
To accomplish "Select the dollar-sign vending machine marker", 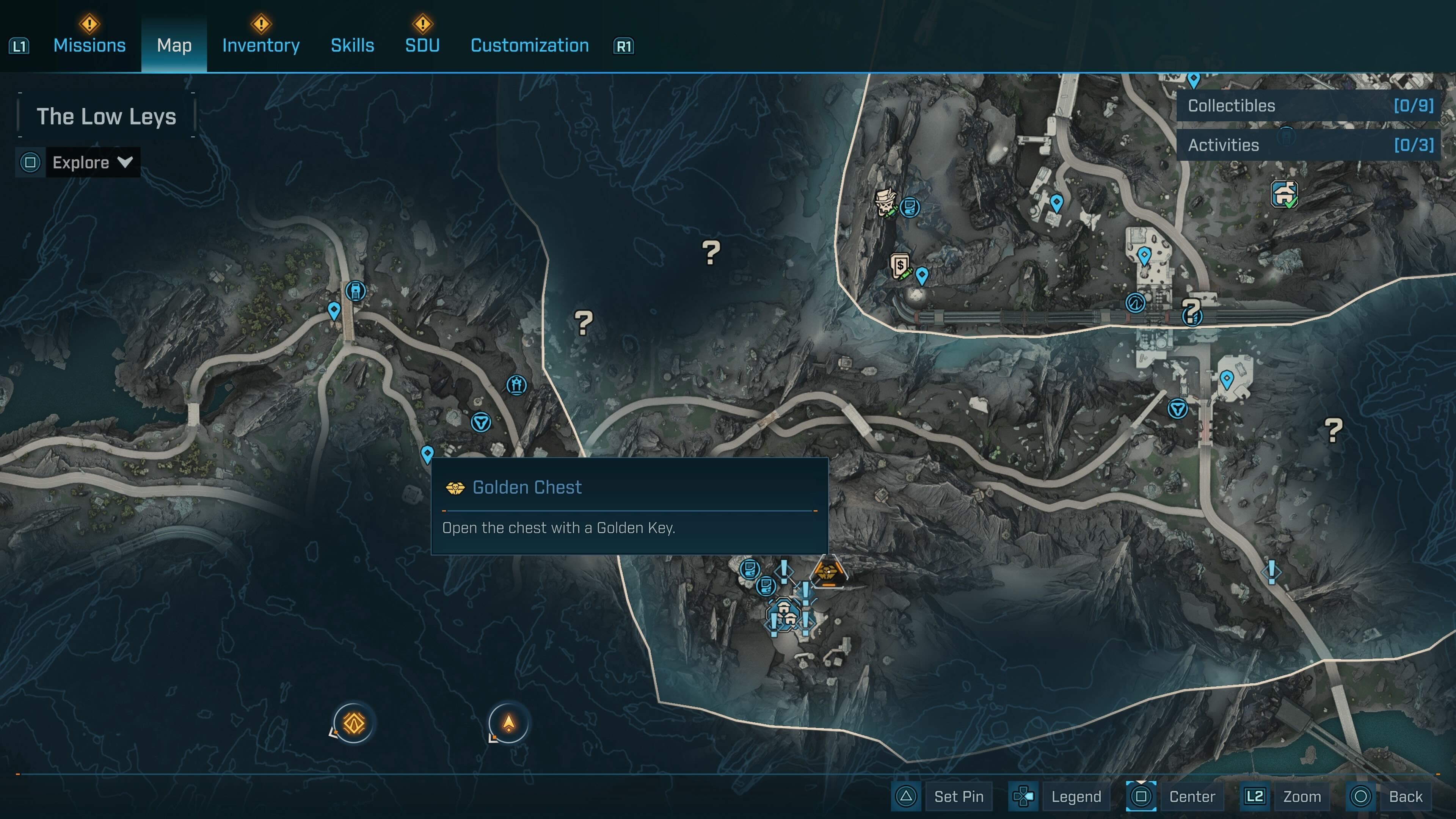I will 900,265.
